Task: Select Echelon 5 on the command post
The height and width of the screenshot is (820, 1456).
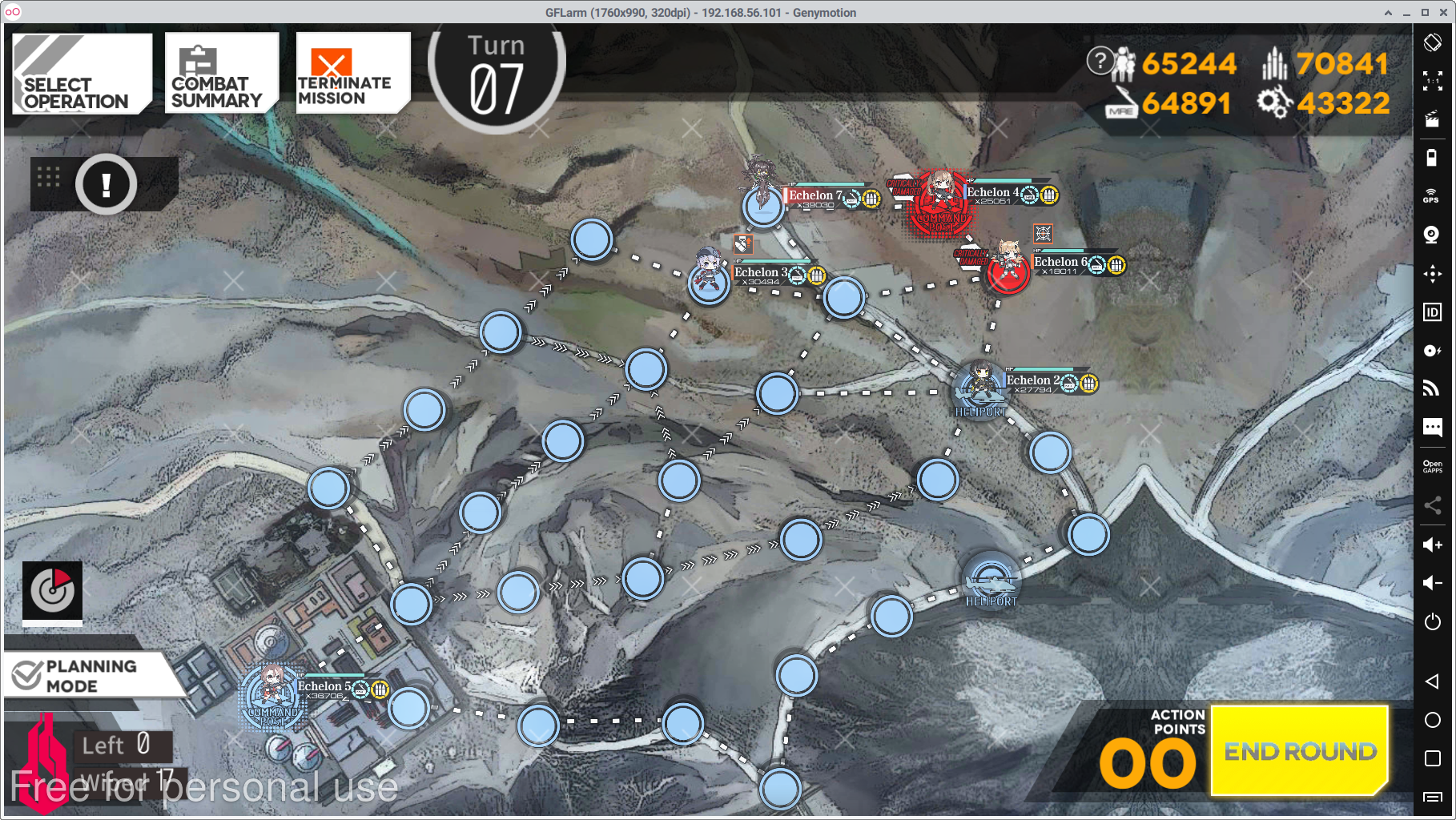Action: (x=272, y=693)
